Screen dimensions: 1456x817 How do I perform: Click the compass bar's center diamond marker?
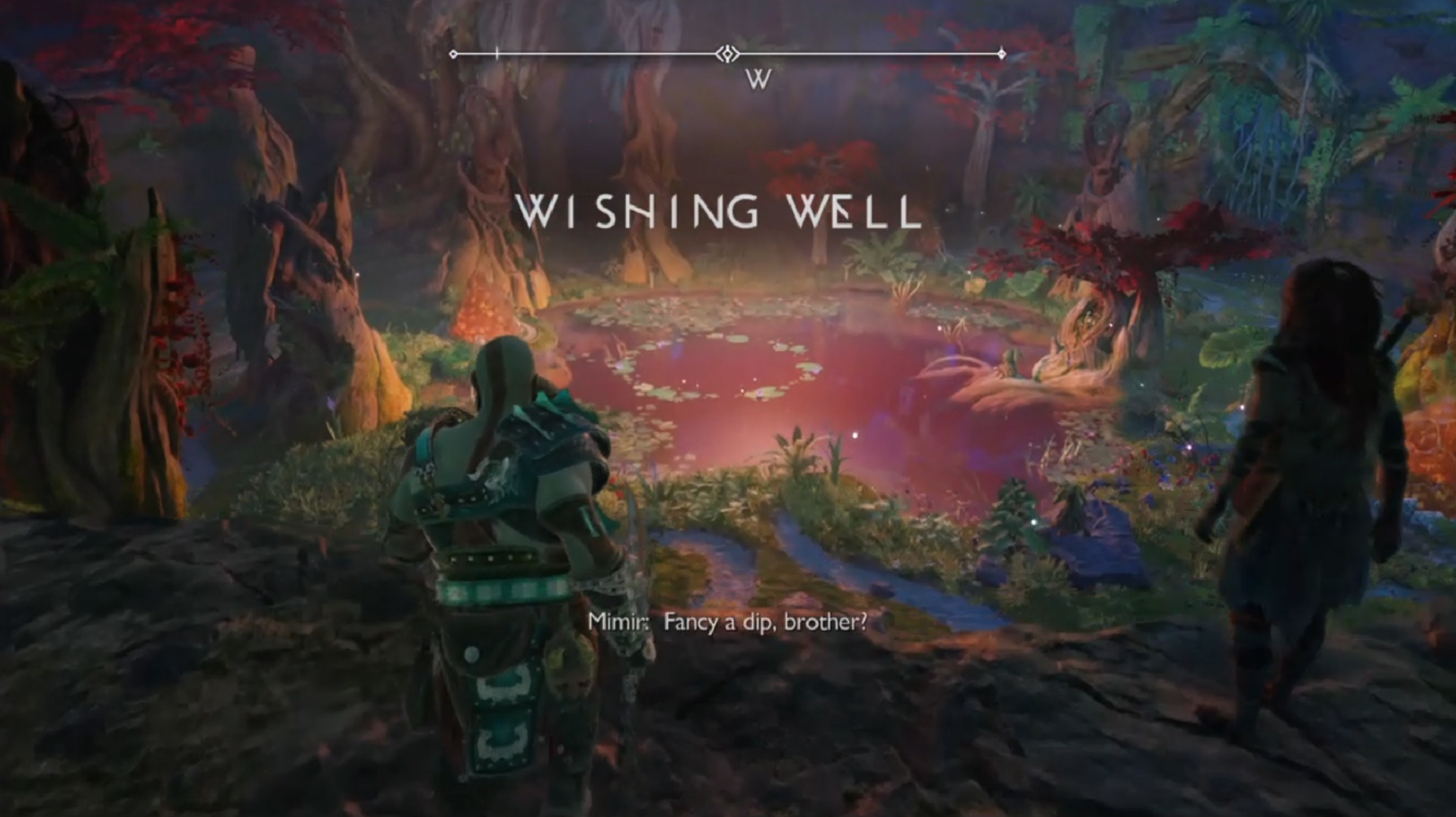click(728, 54)
